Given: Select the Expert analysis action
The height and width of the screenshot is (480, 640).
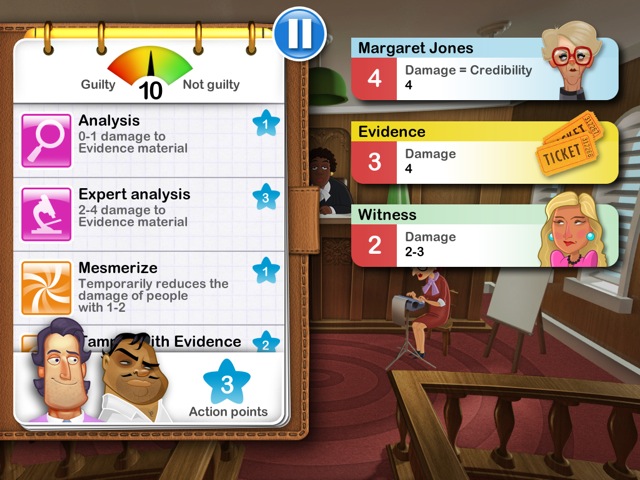Looking at the screenshot, I should [150, 212].
